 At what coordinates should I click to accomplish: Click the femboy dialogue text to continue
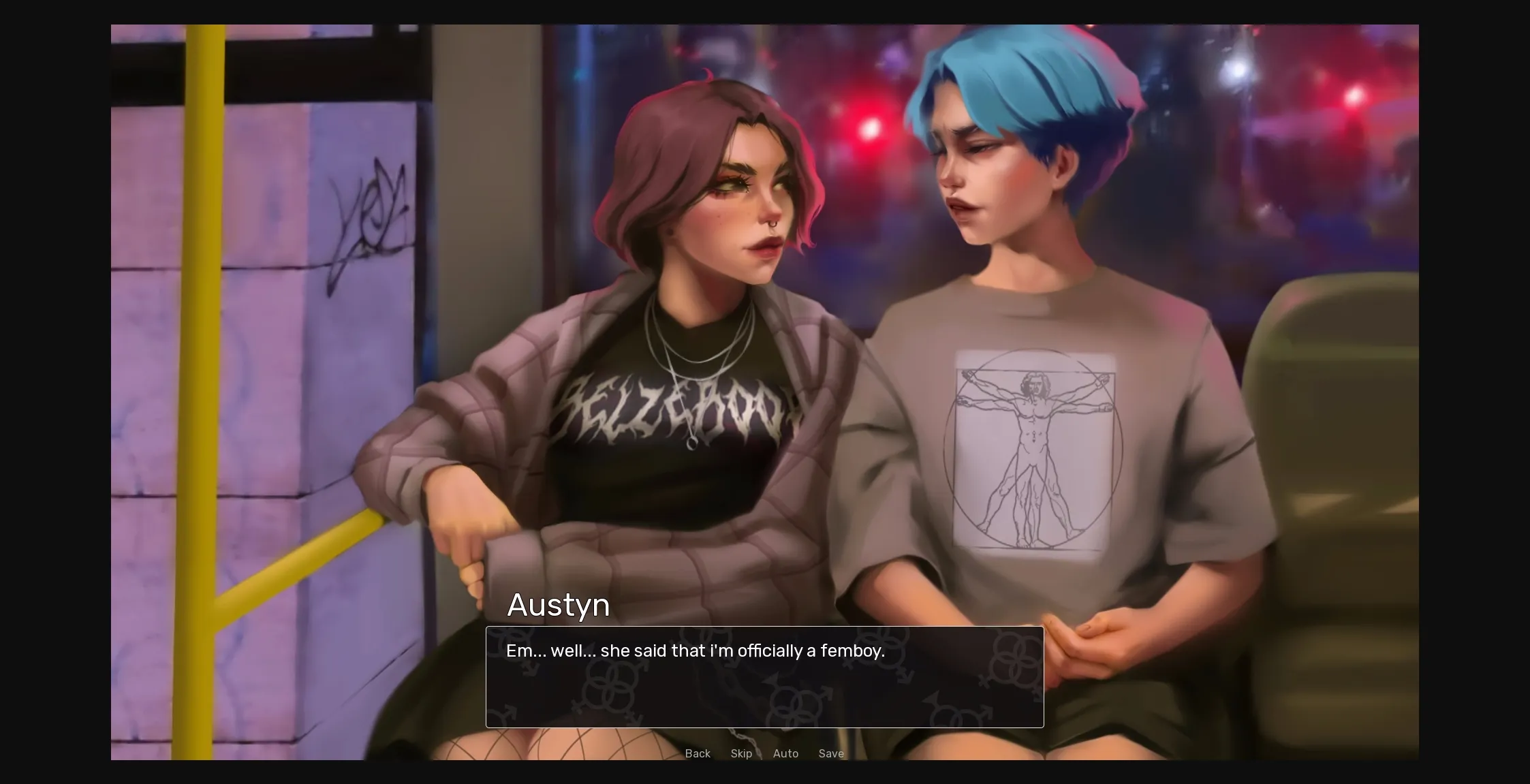click(x=695, y=650)
